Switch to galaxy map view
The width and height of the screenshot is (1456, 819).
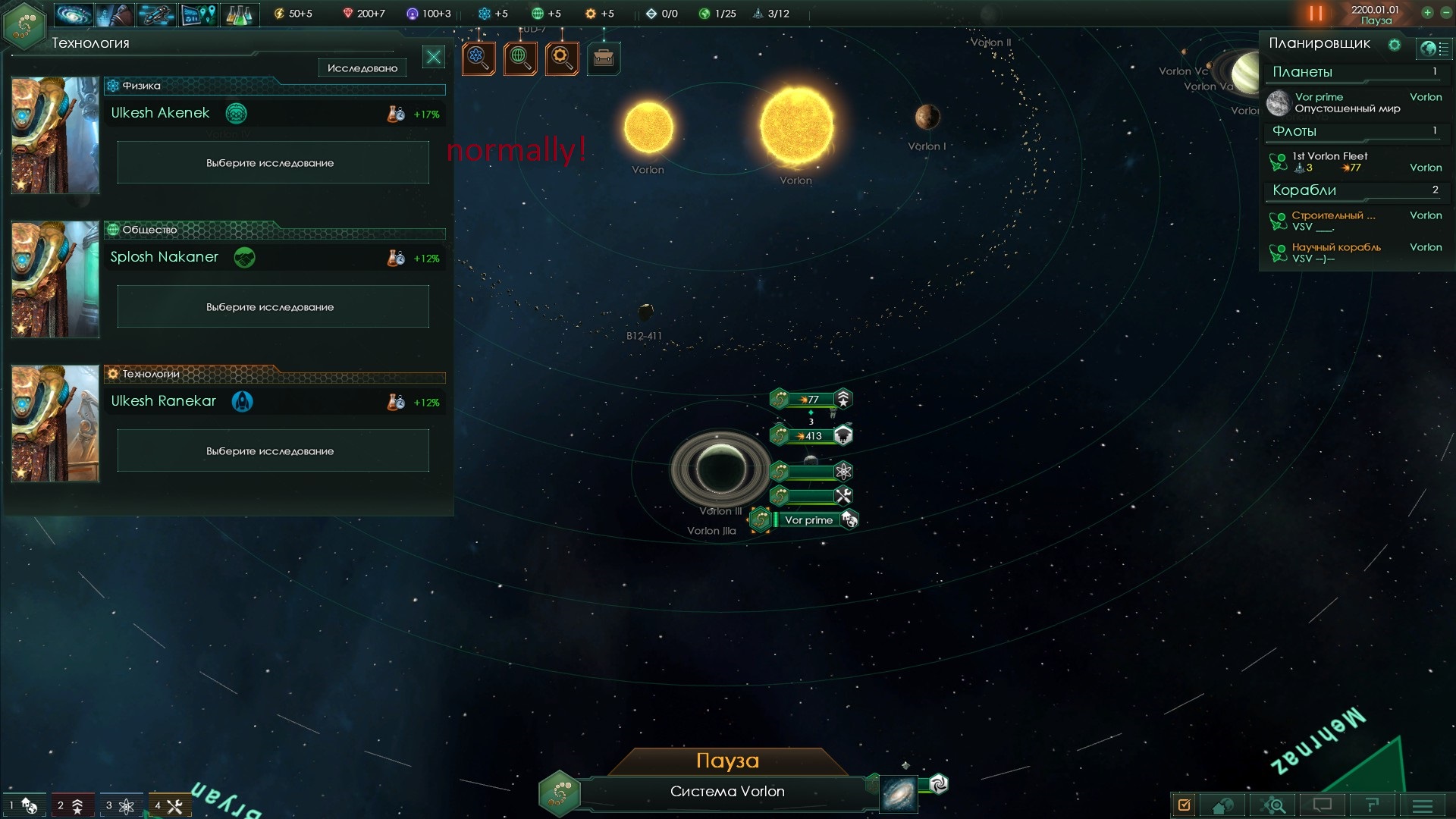click(899, 794)
